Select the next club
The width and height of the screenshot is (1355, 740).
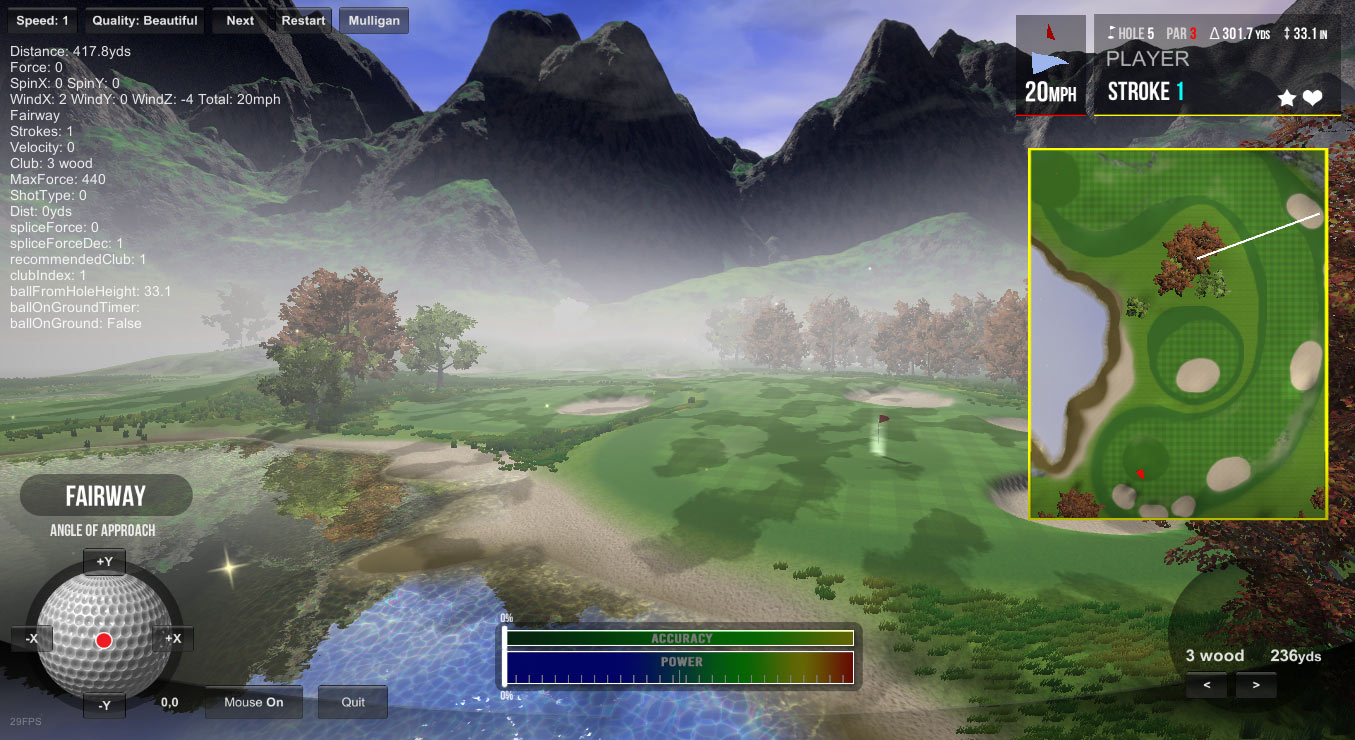(1256, 686)
